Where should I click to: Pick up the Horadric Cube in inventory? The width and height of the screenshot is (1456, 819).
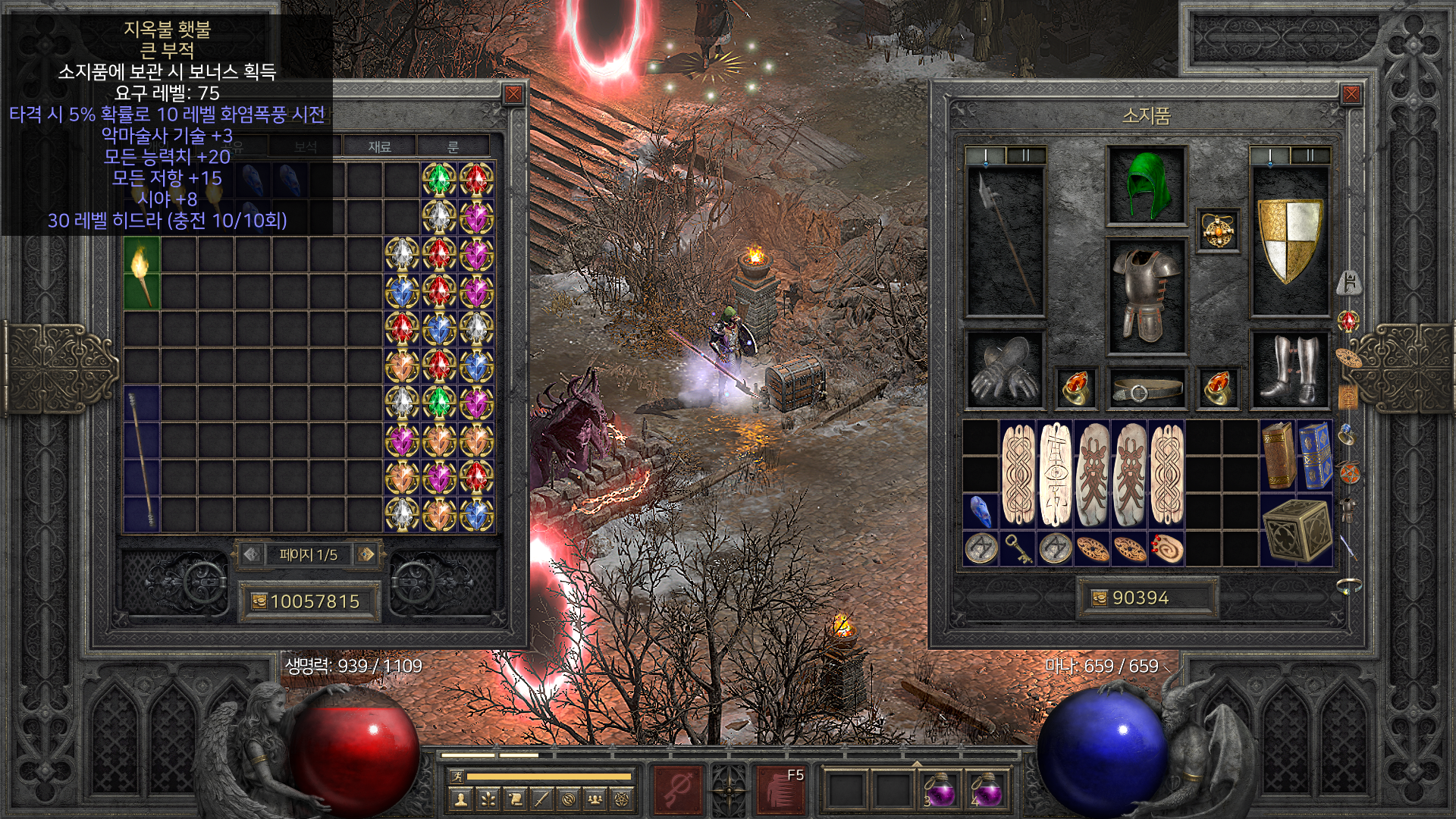click(x=1296, y=531)
